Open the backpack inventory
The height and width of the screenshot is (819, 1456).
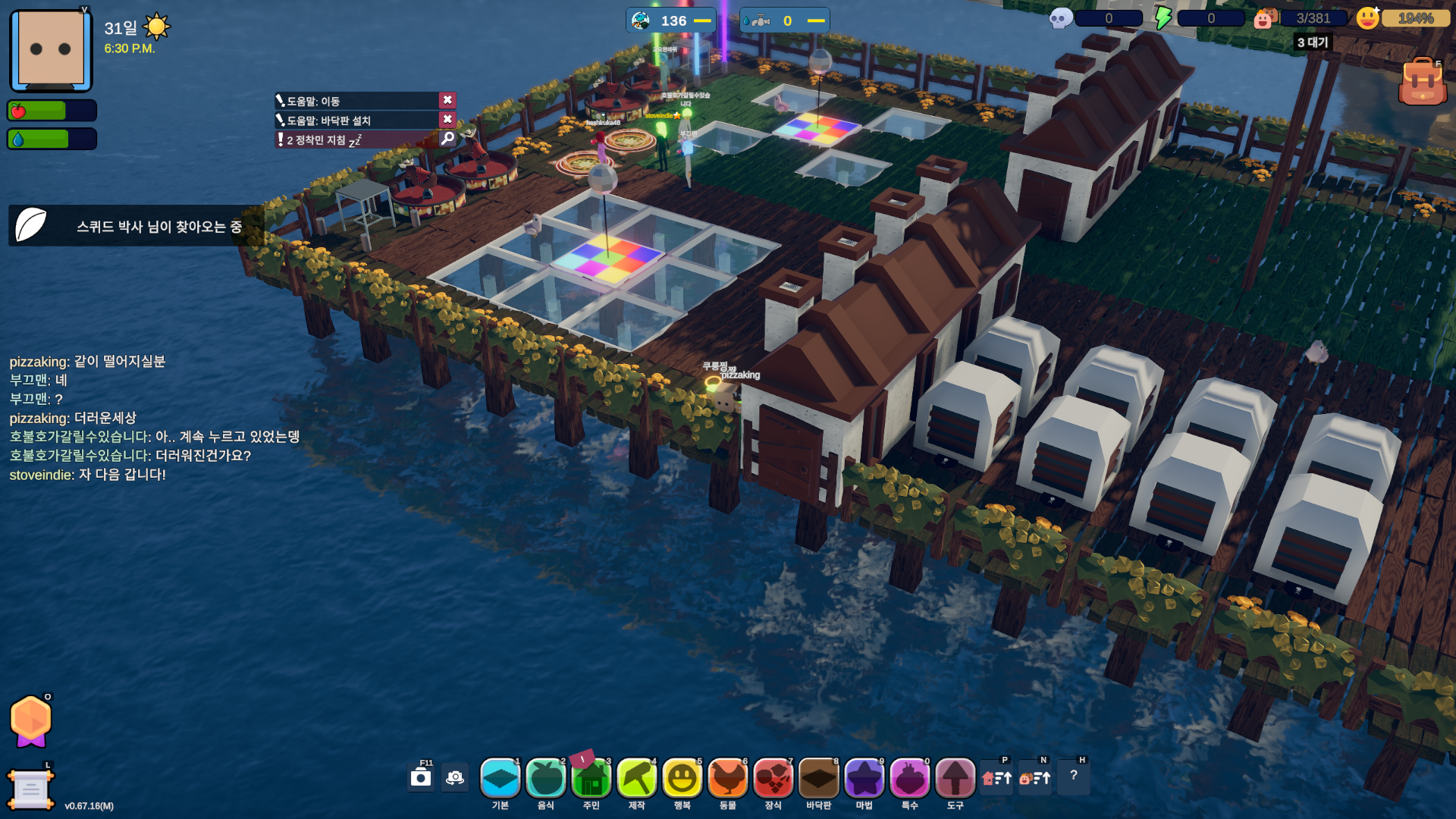tap(1422, 82)
